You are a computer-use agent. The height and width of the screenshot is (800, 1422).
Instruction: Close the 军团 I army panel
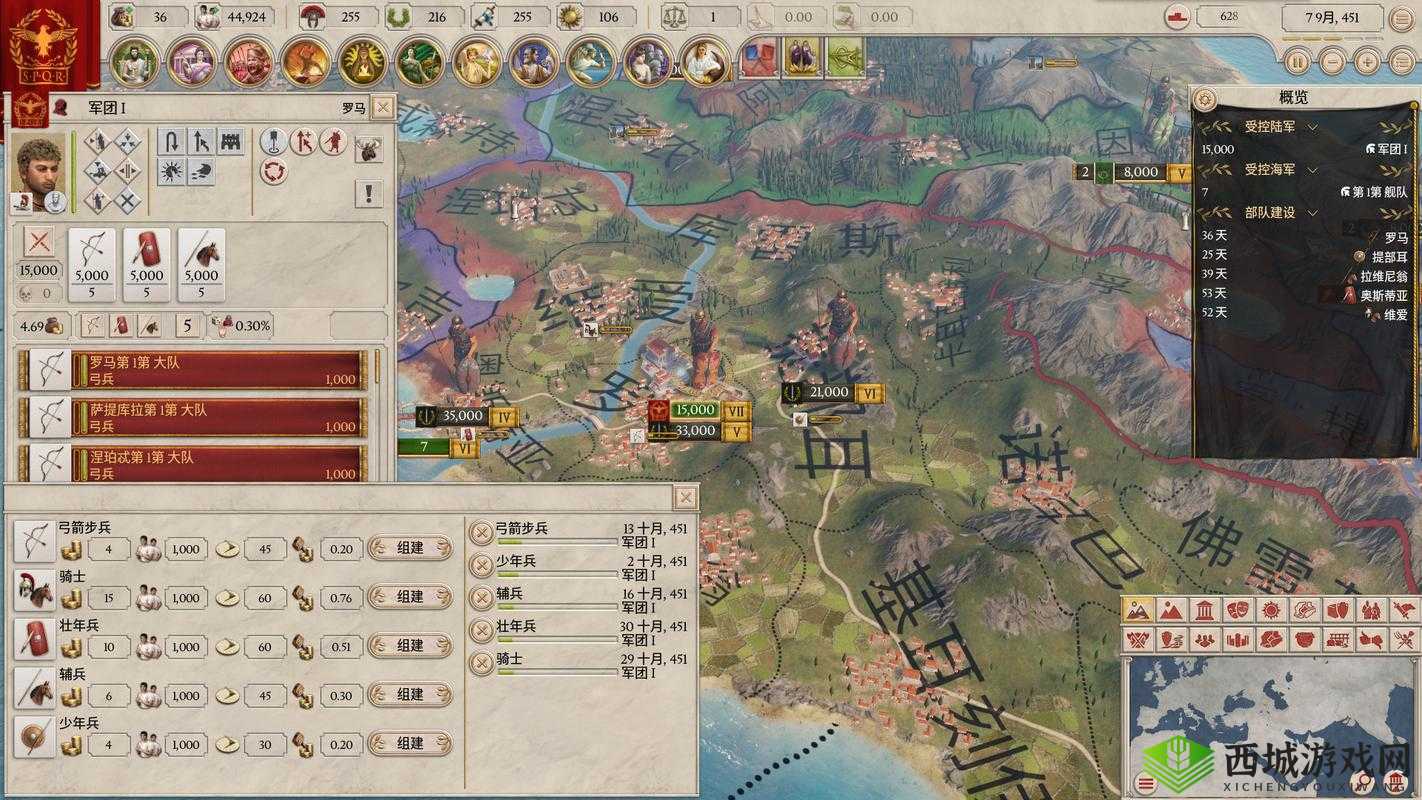pyautogui.click(x=381, y=108)
